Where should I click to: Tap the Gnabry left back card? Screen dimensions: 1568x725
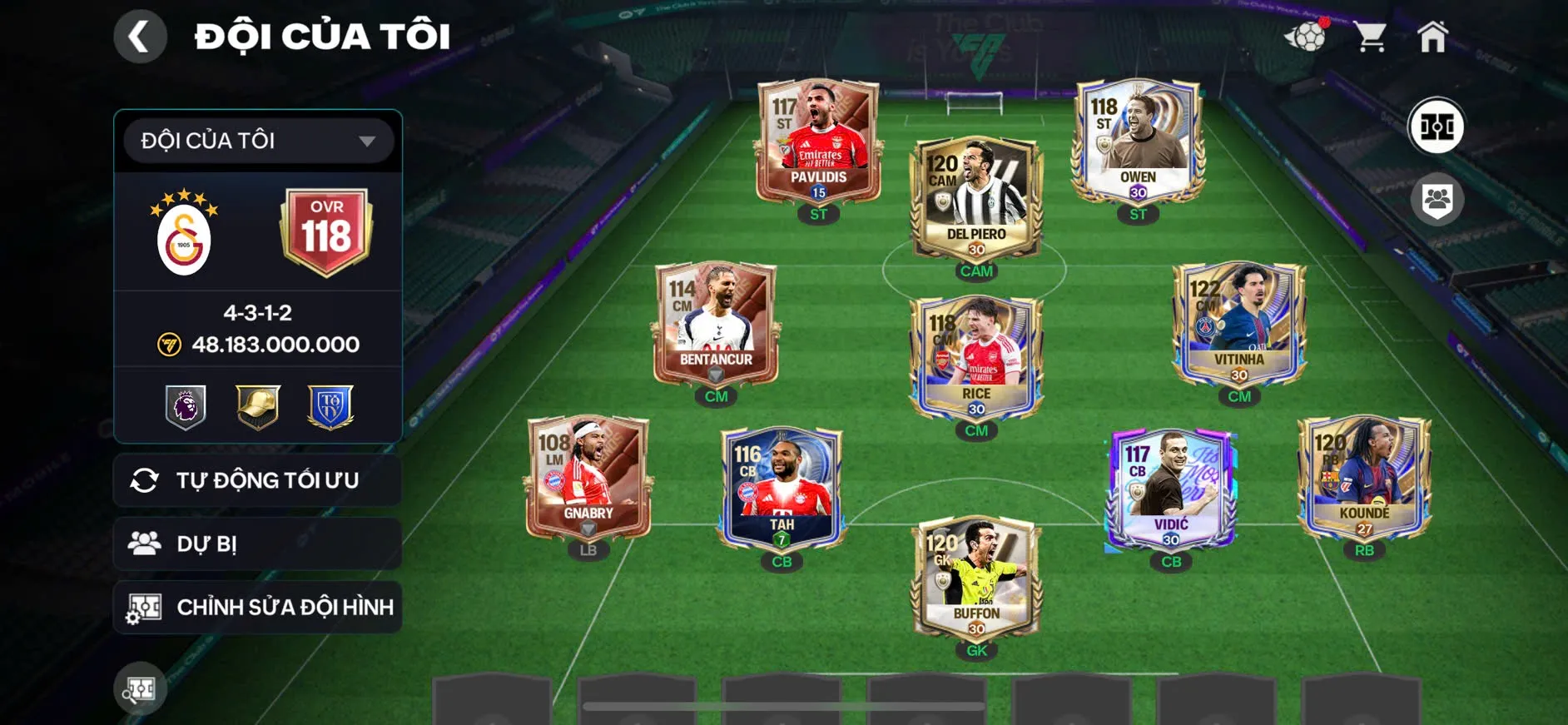588,479
